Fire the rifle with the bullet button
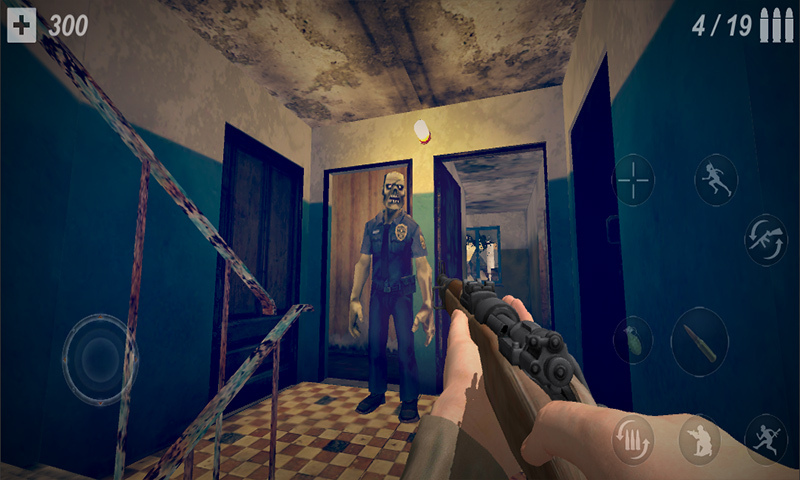 699,342
